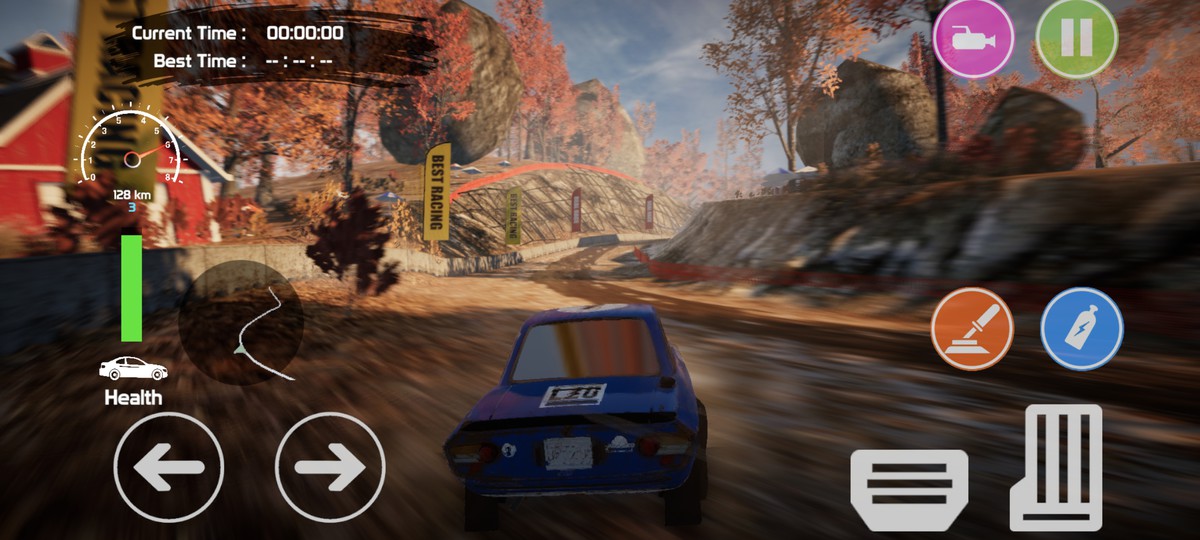Tap the wide brake pedal
This screenshot has height=540, width=1200.
click(909, 489)
